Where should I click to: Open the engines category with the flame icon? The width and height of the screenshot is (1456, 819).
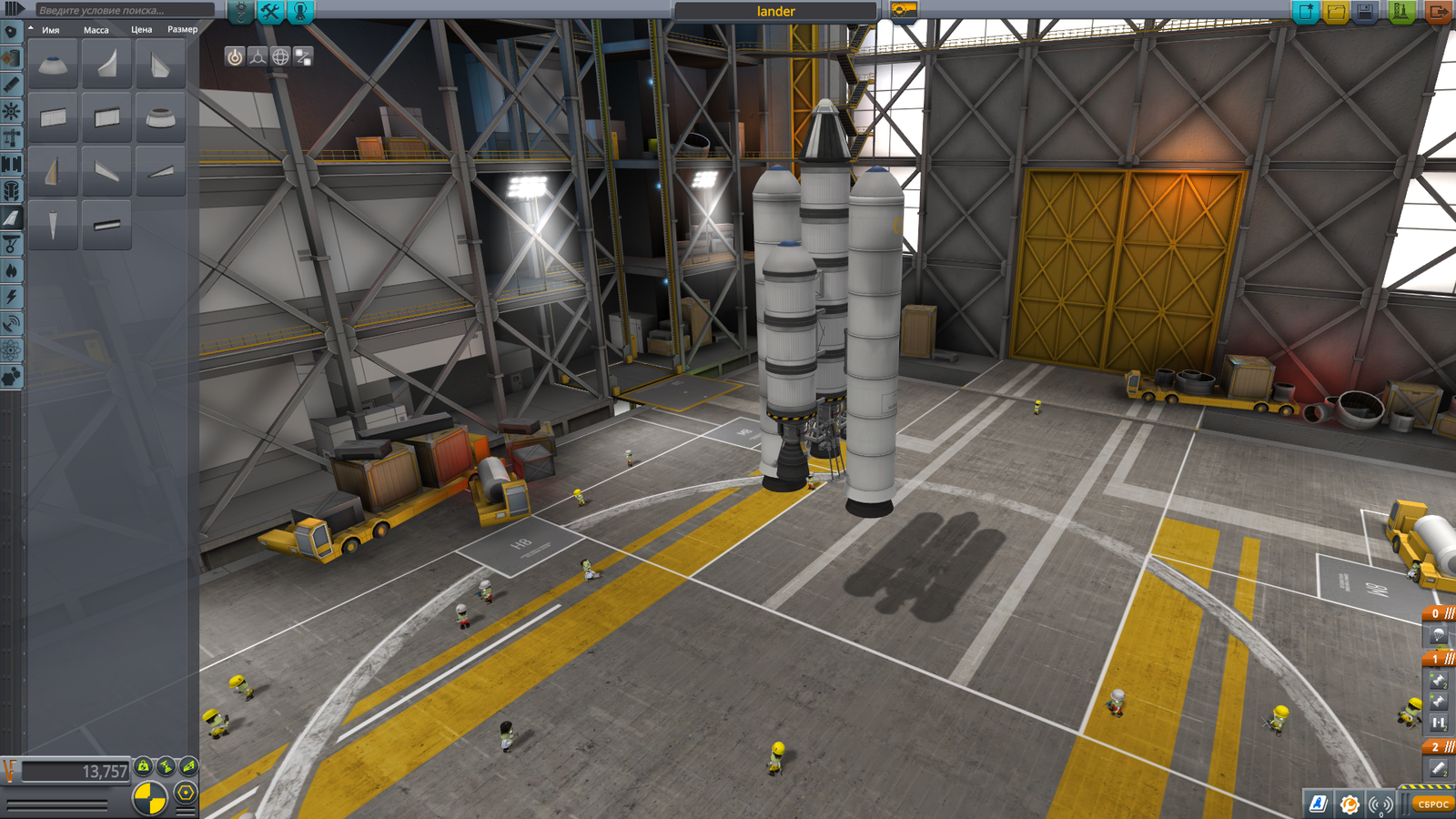pos(11,270)
